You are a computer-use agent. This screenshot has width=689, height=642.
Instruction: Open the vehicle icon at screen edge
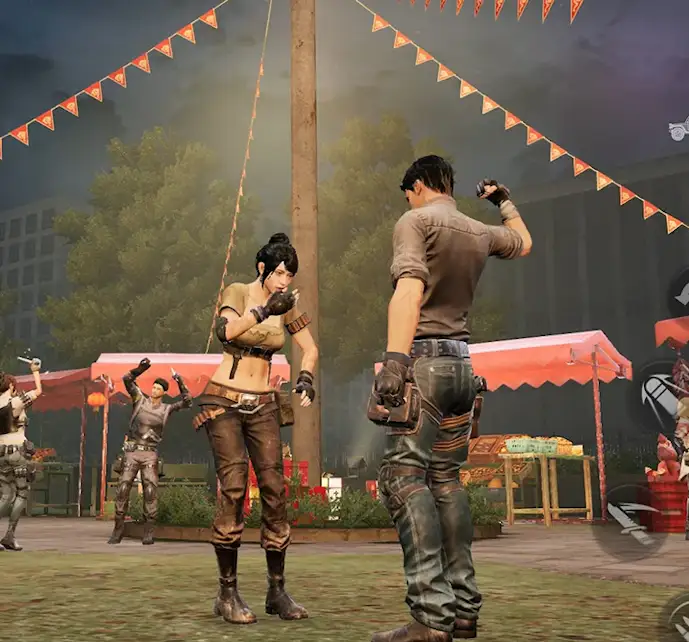click(x=679, y=129)
